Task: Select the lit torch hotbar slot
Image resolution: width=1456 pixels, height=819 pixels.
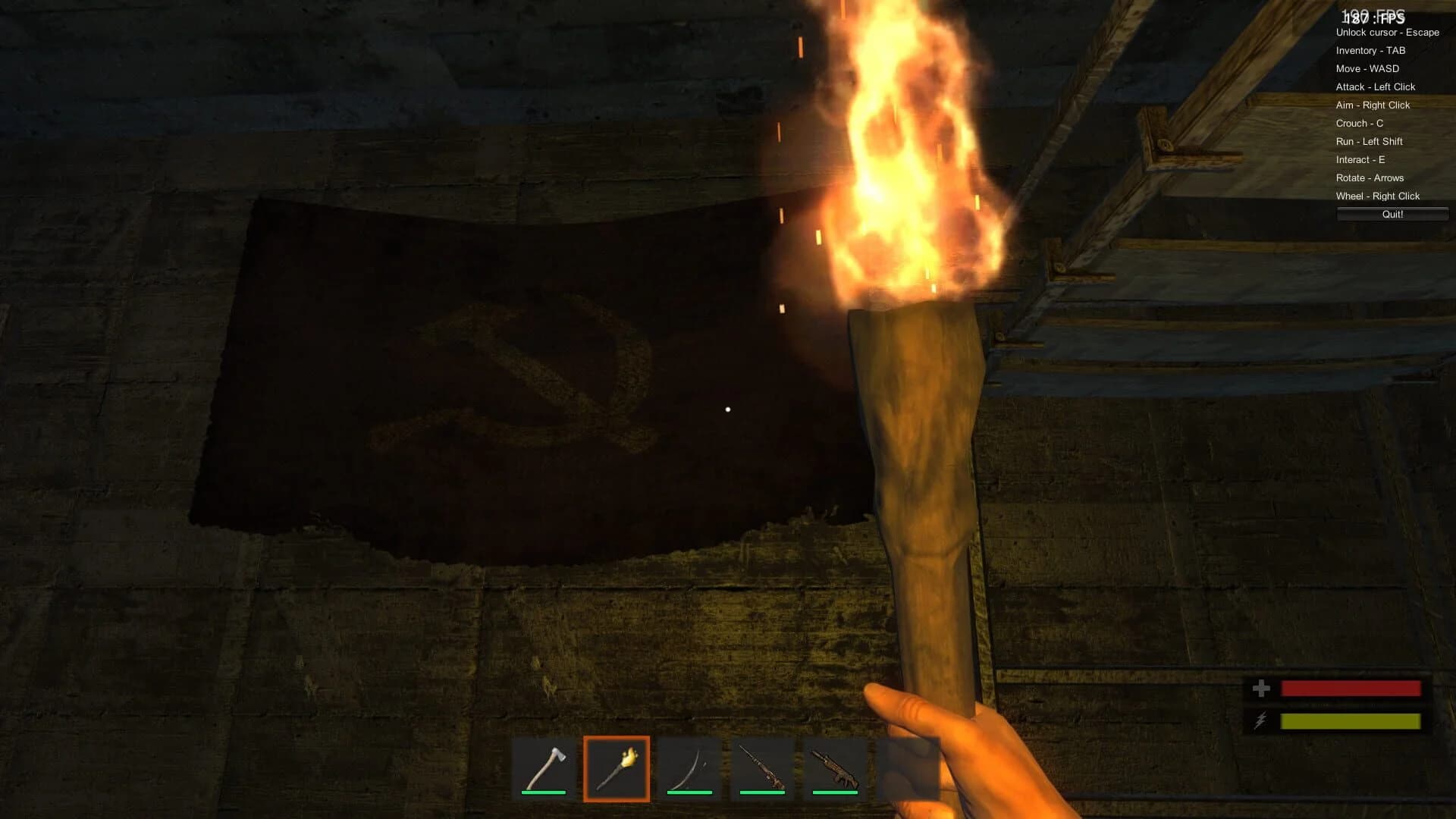Action: tap(617, 767)
